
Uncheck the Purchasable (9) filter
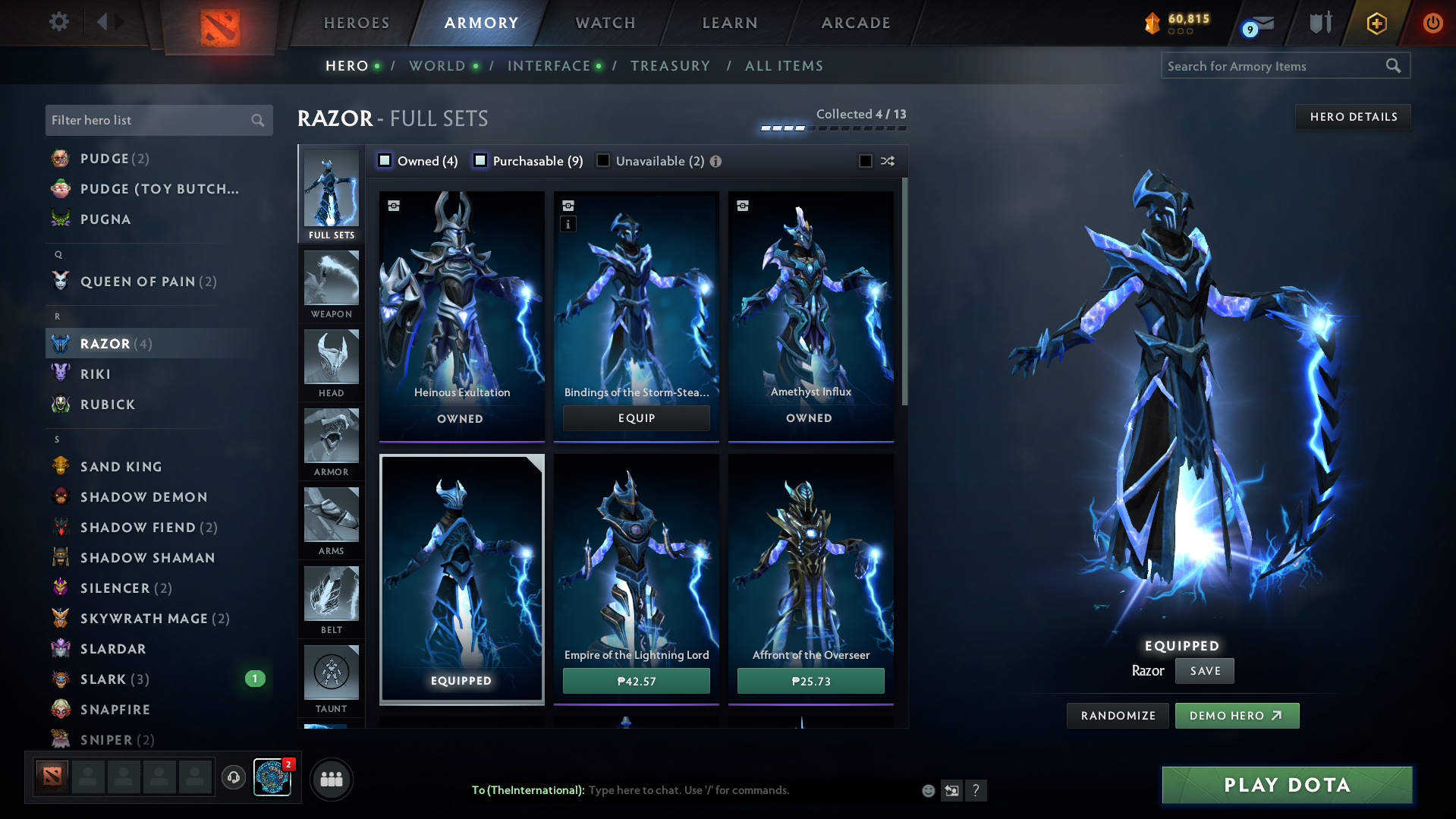pyautogui.click(x=480, y=160)
